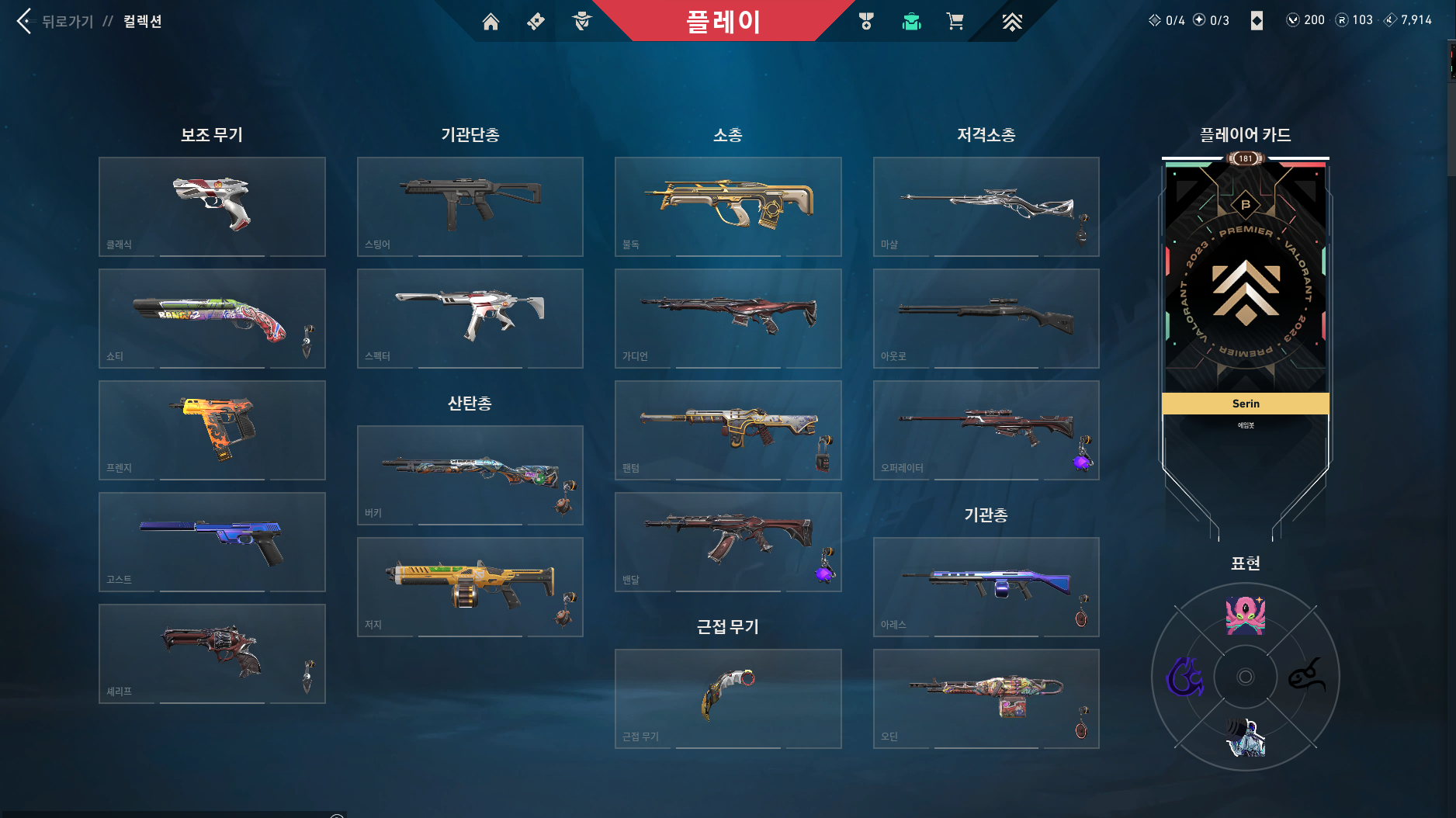Screen dimensions: 1456x818
Task: Select the 버키 shotgun slot
Action: tap(470, 475)
